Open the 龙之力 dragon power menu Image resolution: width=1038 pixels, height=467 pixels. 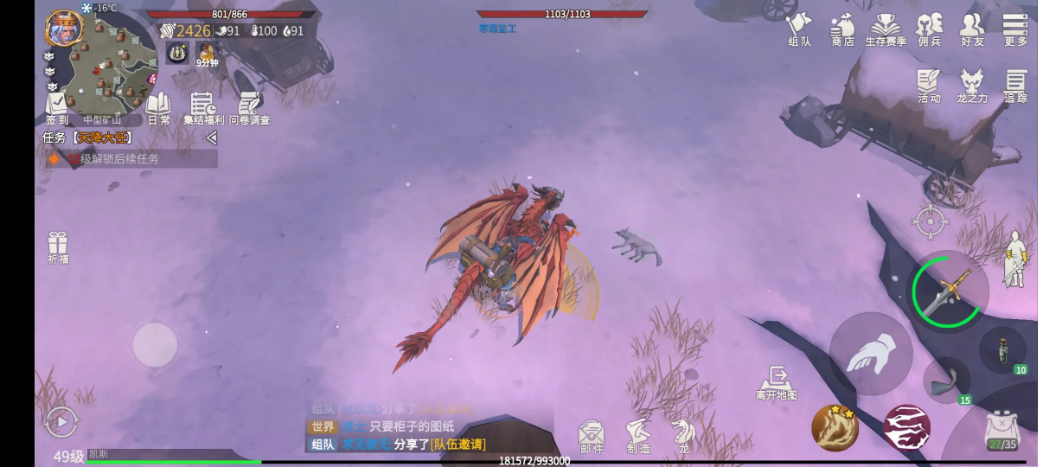[x=972, y=85]
